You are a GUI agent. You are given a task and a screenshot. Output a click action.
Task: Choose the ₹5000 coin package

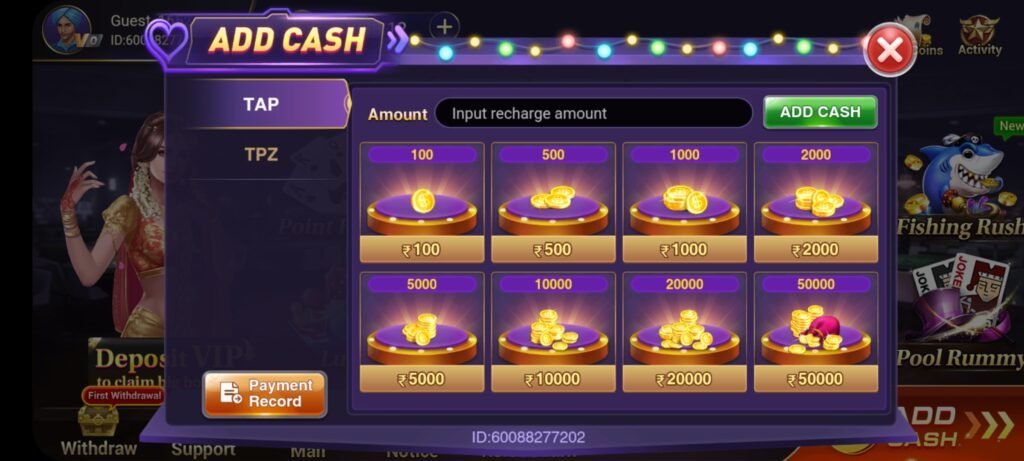click(422, 332)
